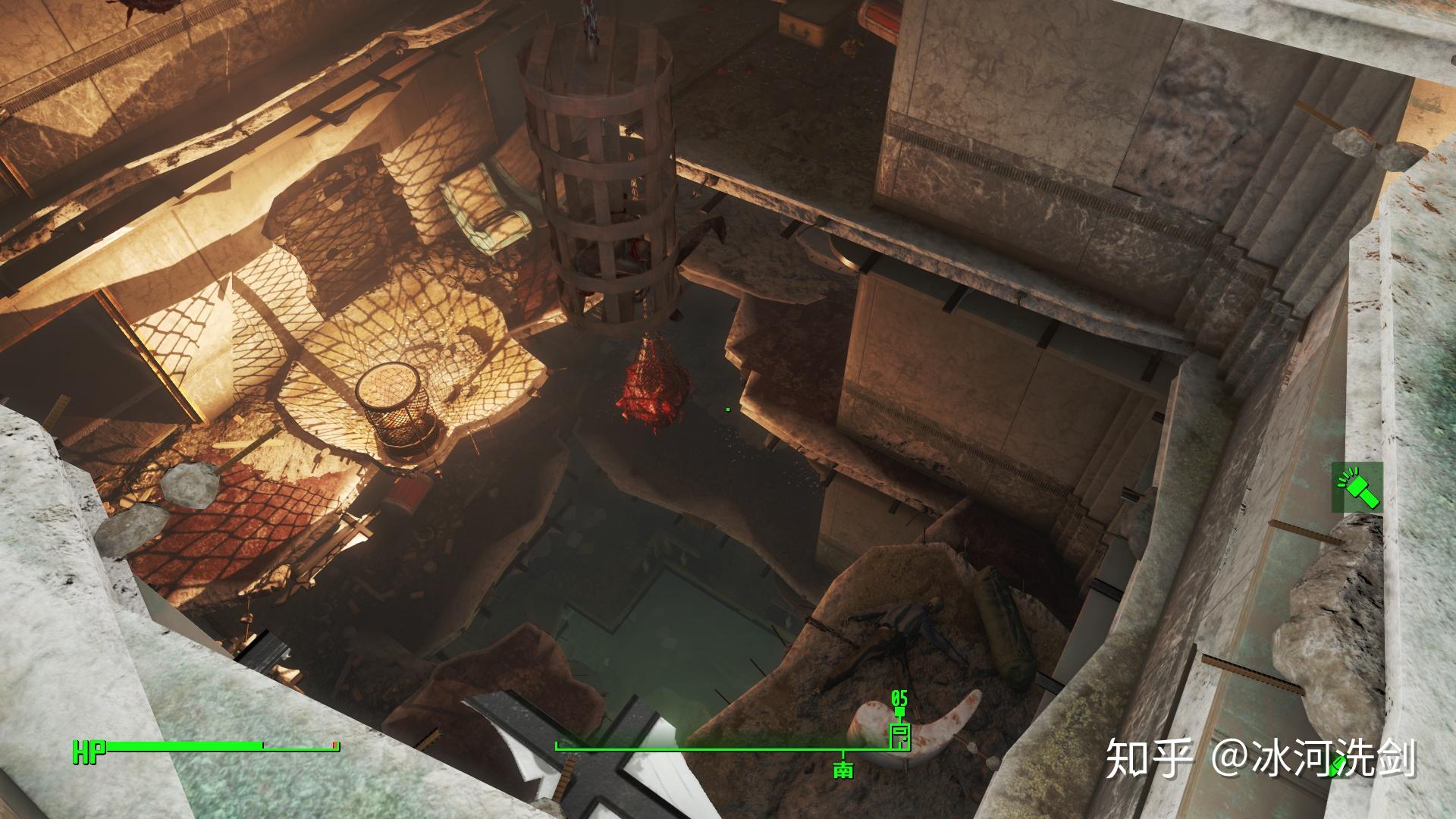The height and width of the screenshot is (819, 1456).
Task: Click the compass bar's south heading
Action: pyautogui.click(x=843, y=769)
